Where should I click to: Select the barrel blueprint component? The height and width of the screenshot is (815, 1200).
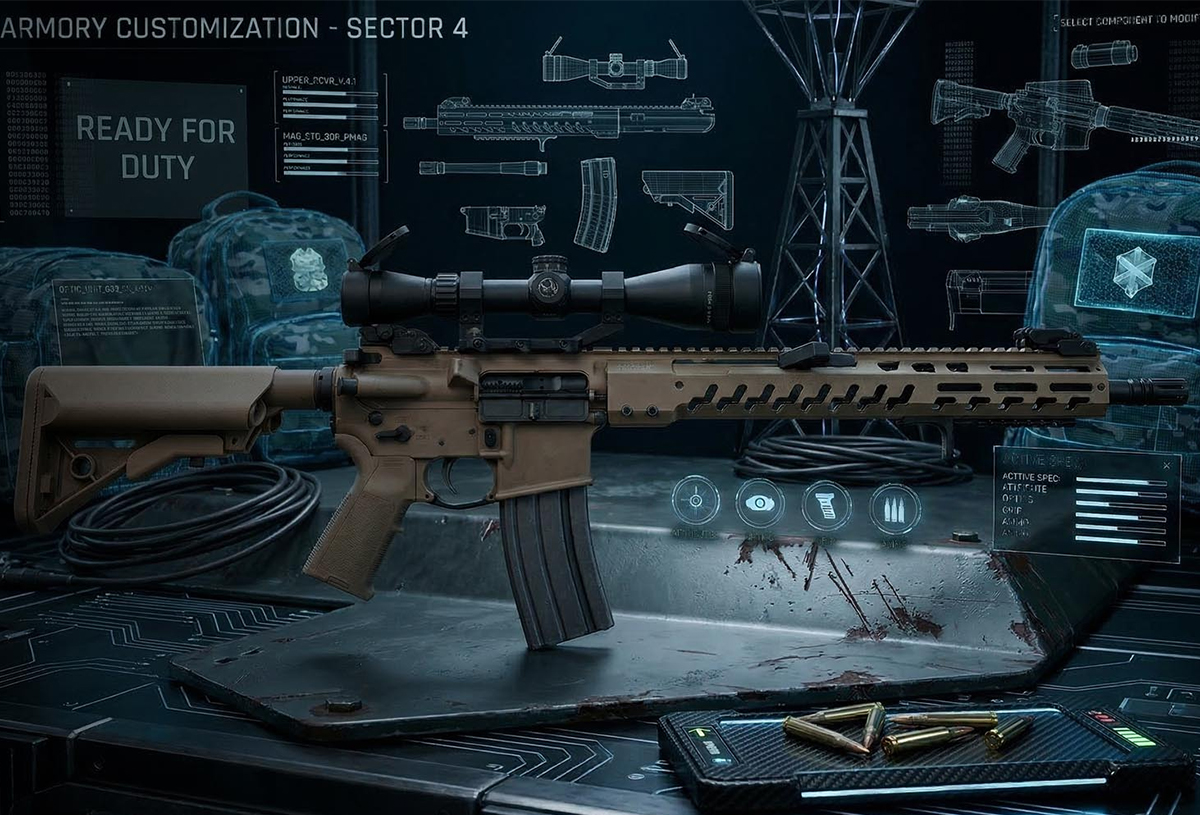click(483, 168)
